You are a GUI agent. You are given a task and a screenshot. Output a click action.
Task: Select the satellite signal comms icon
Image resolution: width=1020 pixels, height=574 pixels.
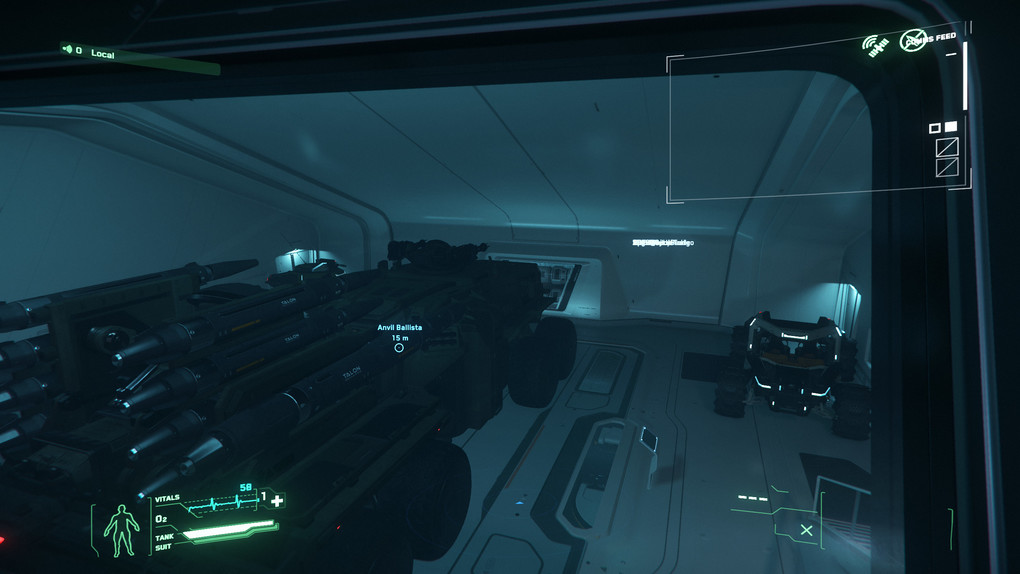[876, 44]
